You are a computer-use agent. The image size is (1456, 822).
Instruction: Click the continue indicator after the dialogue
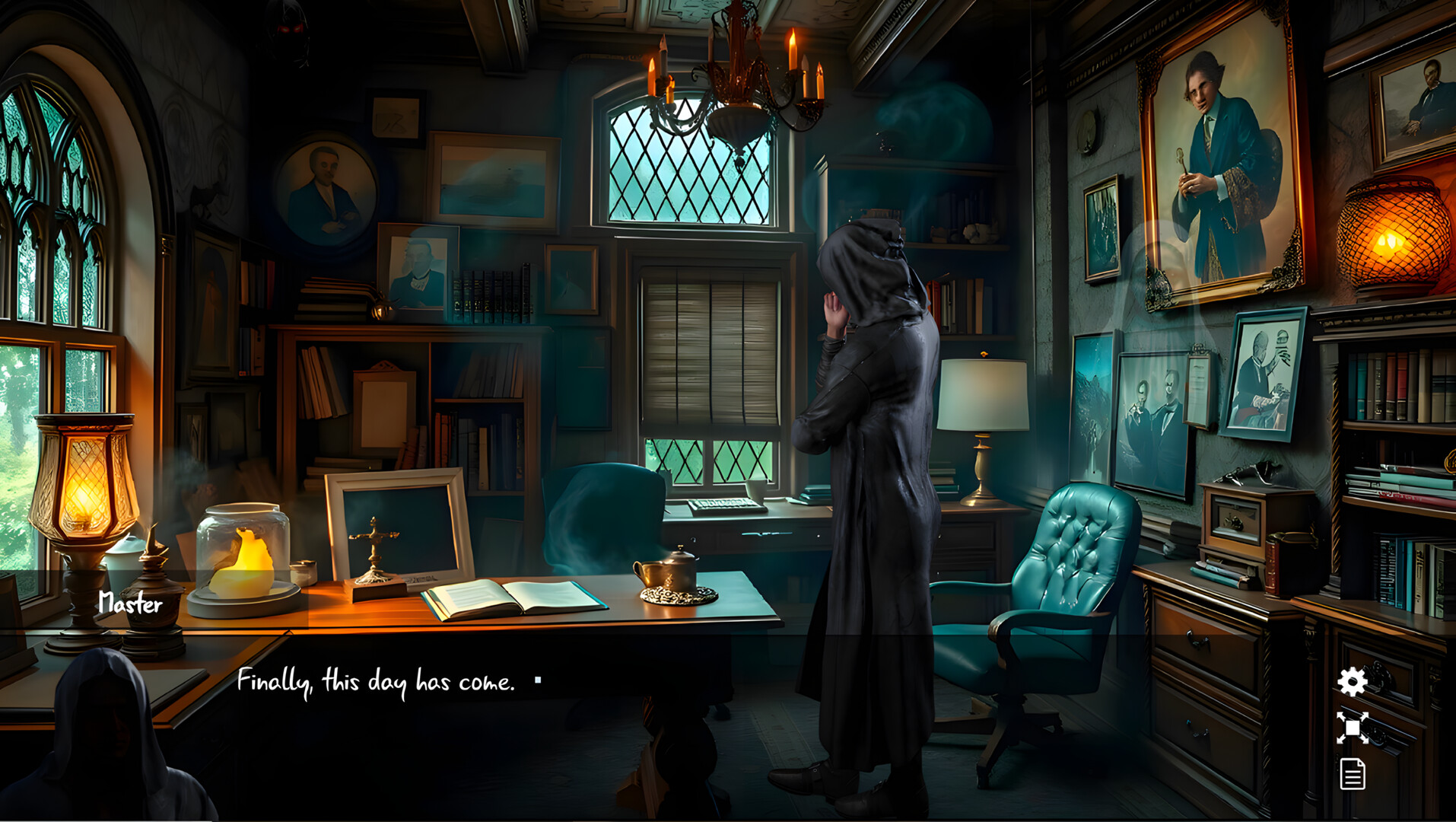tap(539, 680)
